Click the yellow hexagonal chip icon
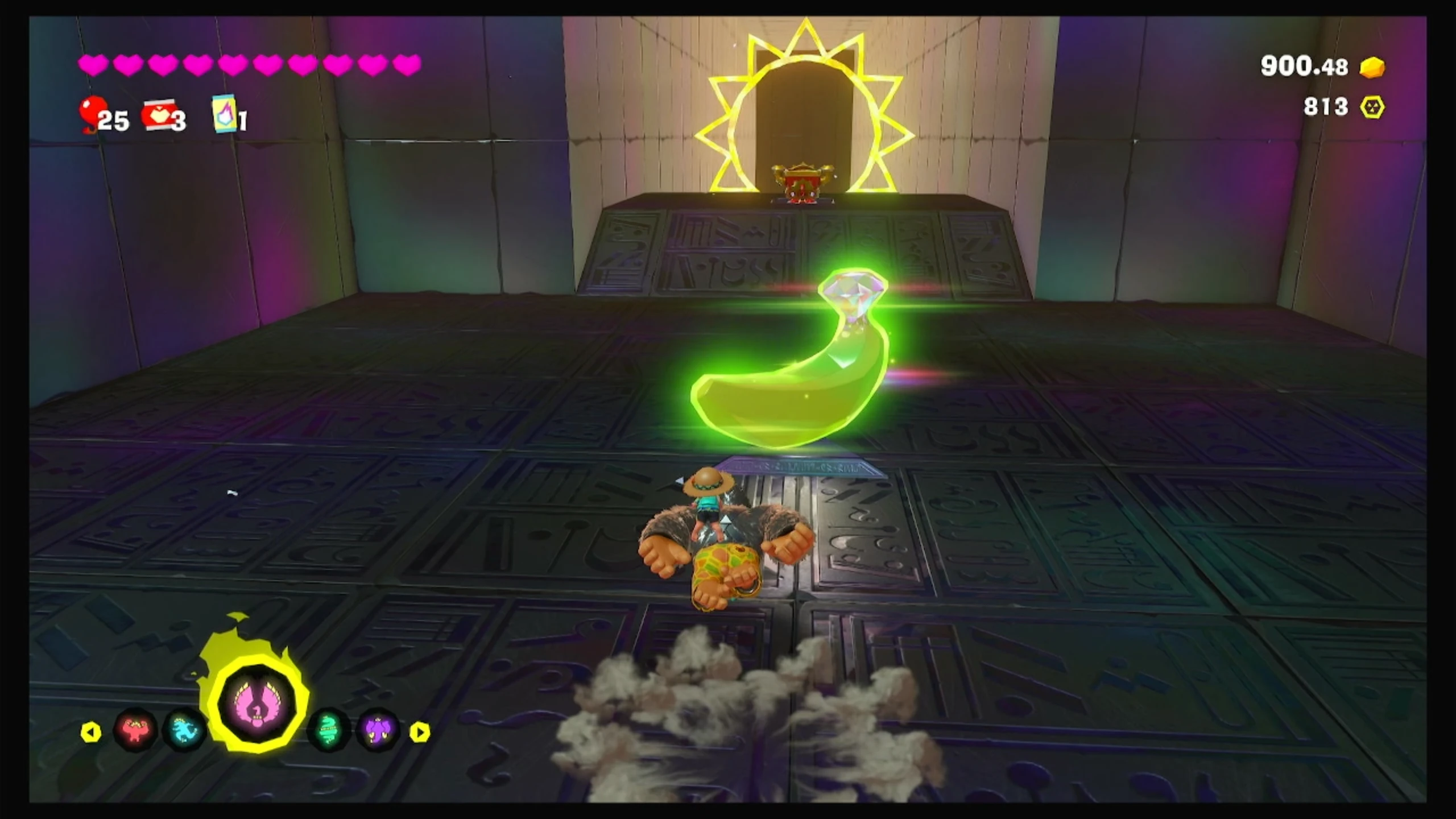This screenshot has height=819, width=1456. pos(1372,107)
